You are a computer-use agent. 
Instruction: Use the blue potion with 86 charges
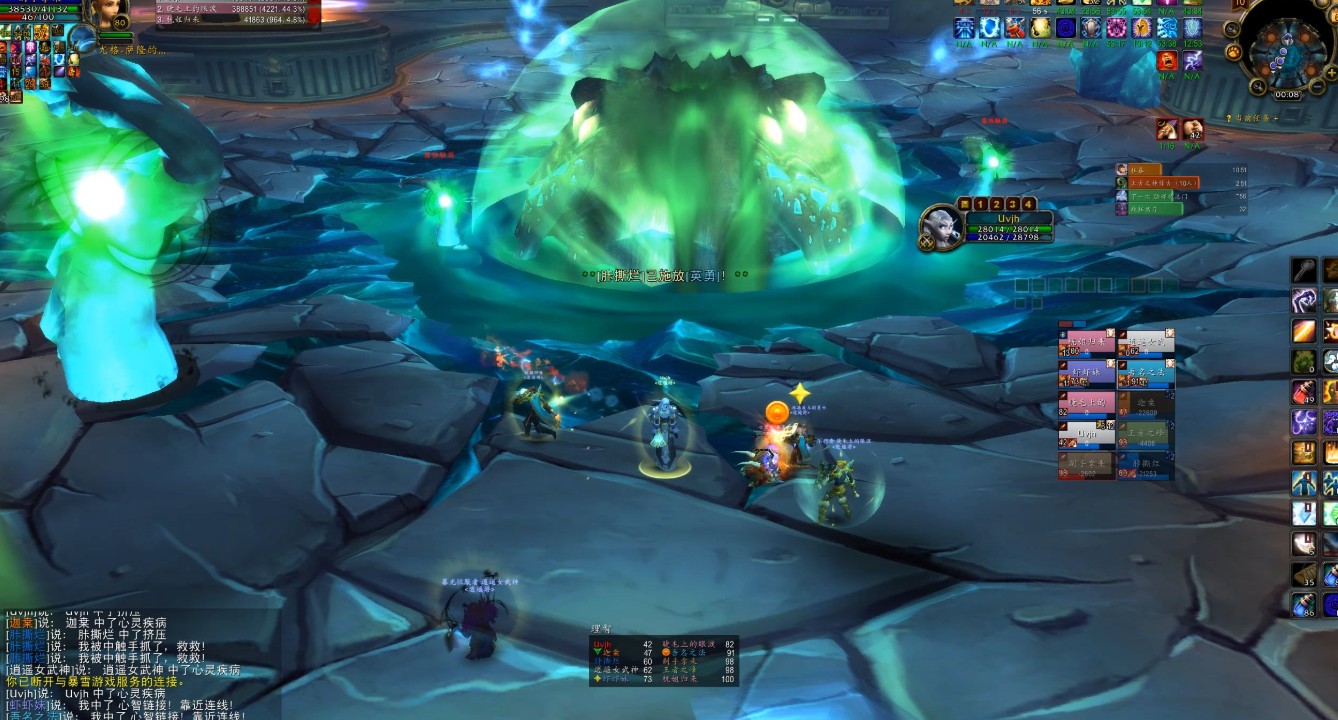click(x=1303, y=603)
